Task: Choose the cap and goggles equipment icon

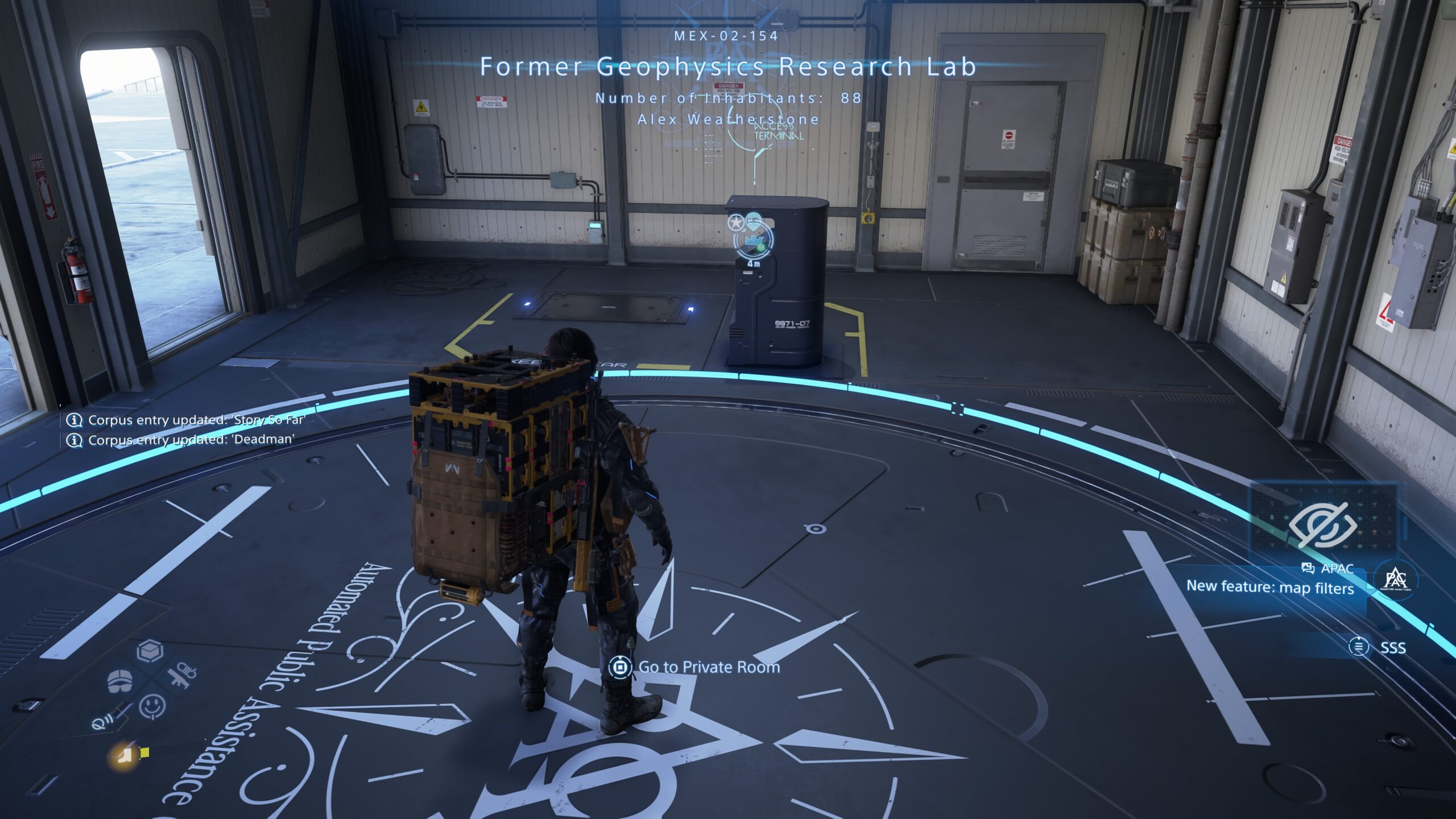Action: (120, 680)
